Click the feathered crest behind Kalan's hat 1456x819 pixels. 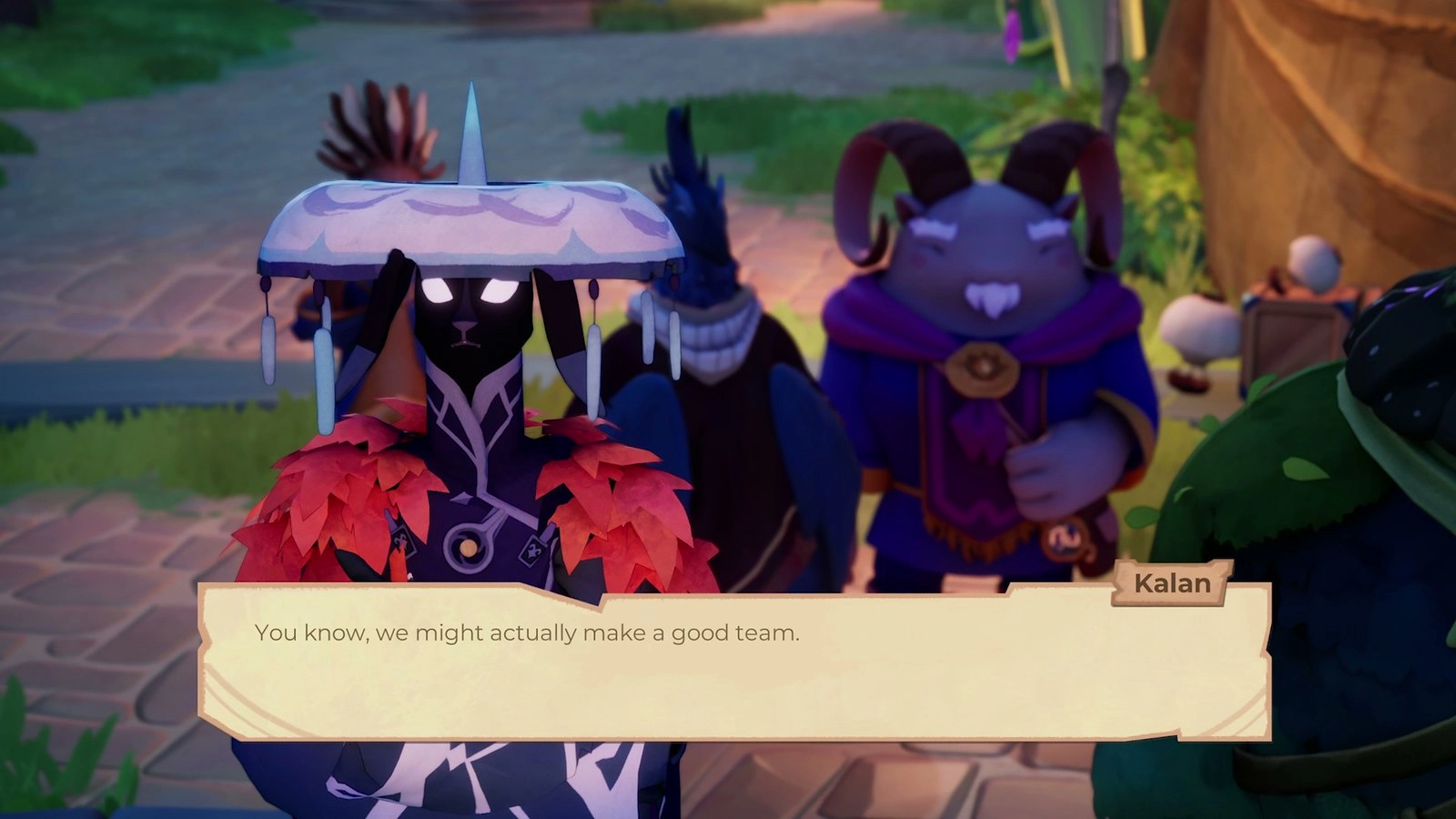click(382, 127)
